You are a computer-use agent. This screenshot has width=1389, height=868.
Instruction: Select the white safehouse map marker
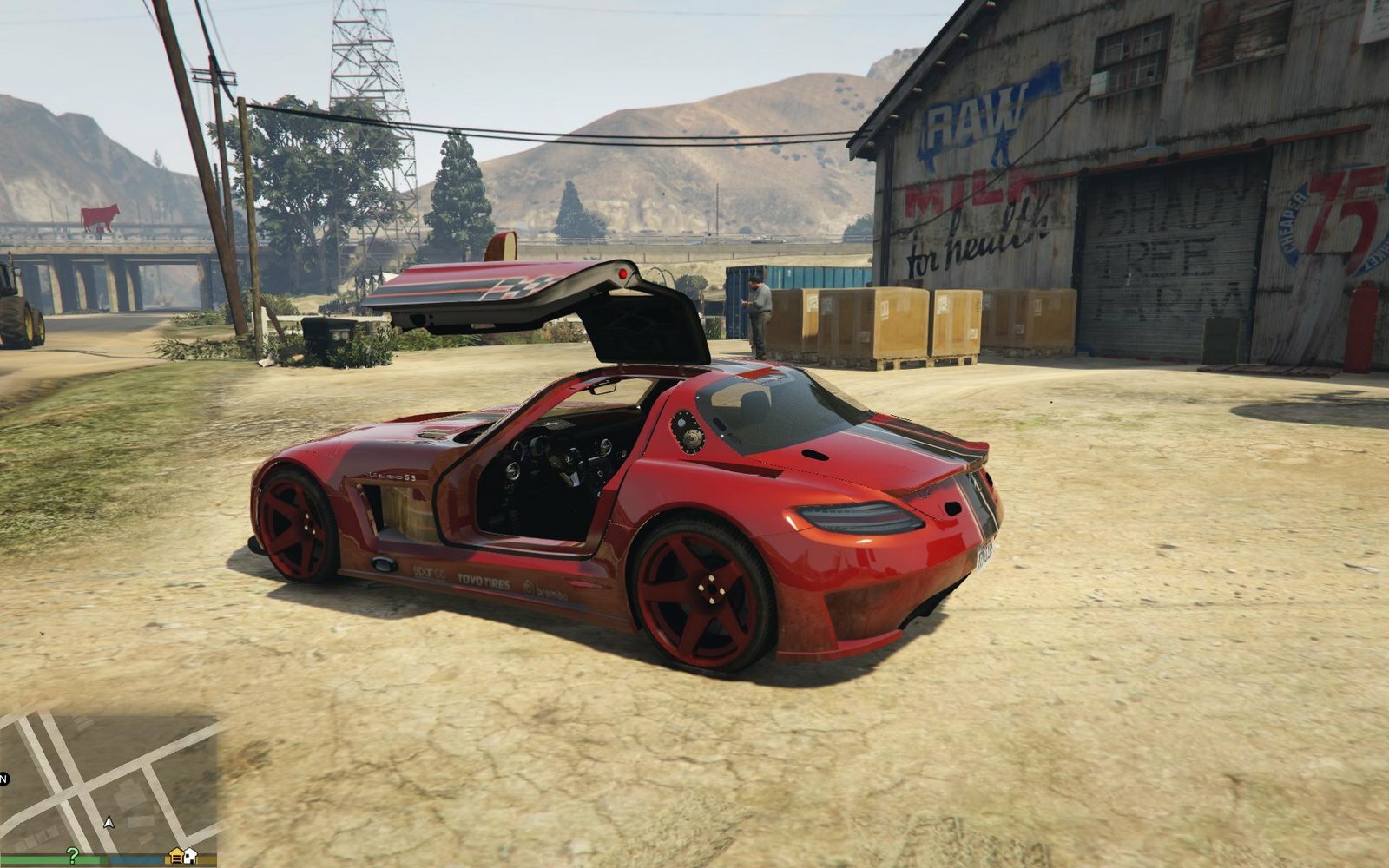tap(190, 856)
